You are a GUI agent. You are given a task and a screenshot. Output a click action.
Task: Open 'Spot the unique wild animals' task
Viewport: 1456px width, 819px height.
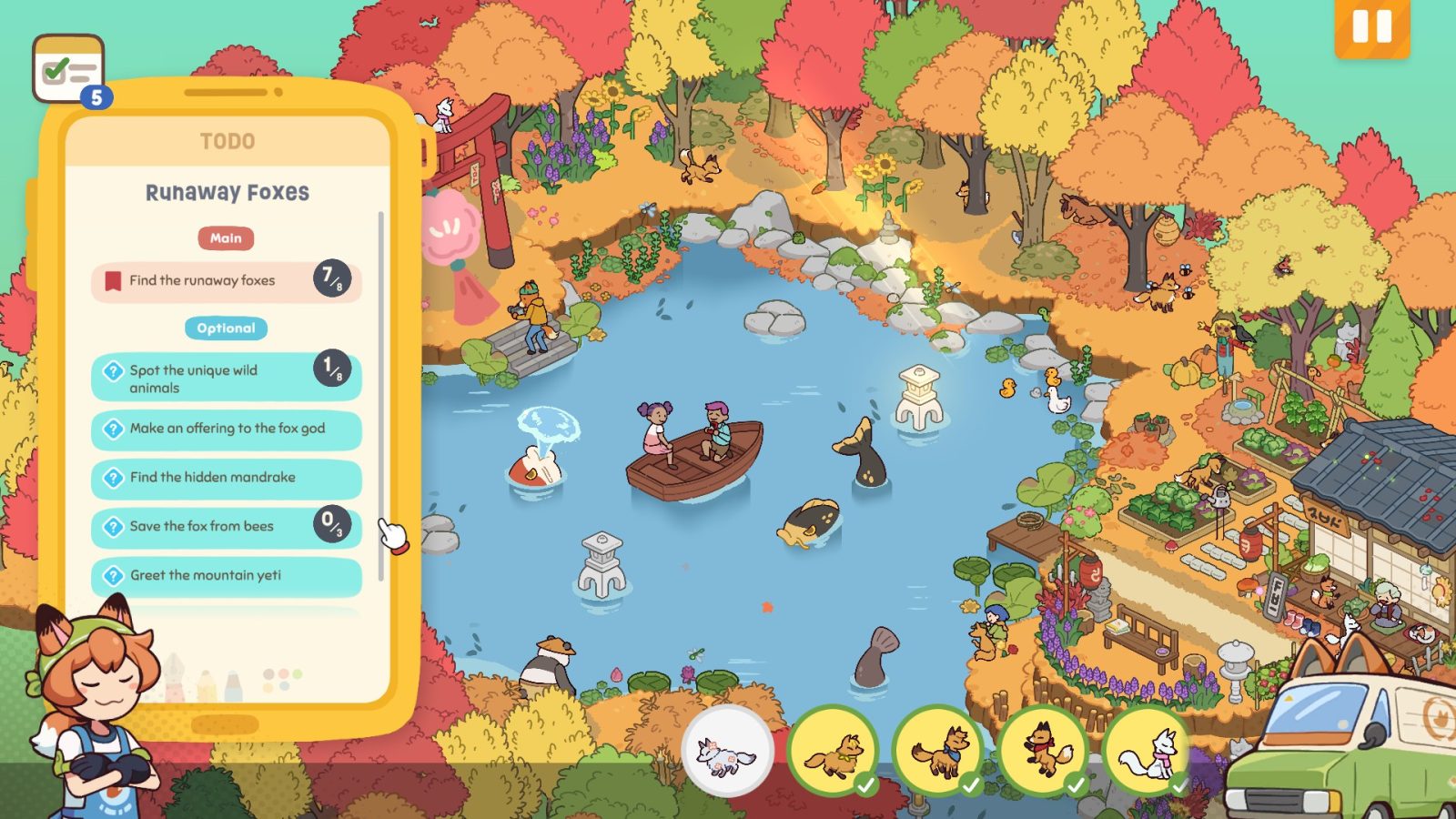click(226, 379)
